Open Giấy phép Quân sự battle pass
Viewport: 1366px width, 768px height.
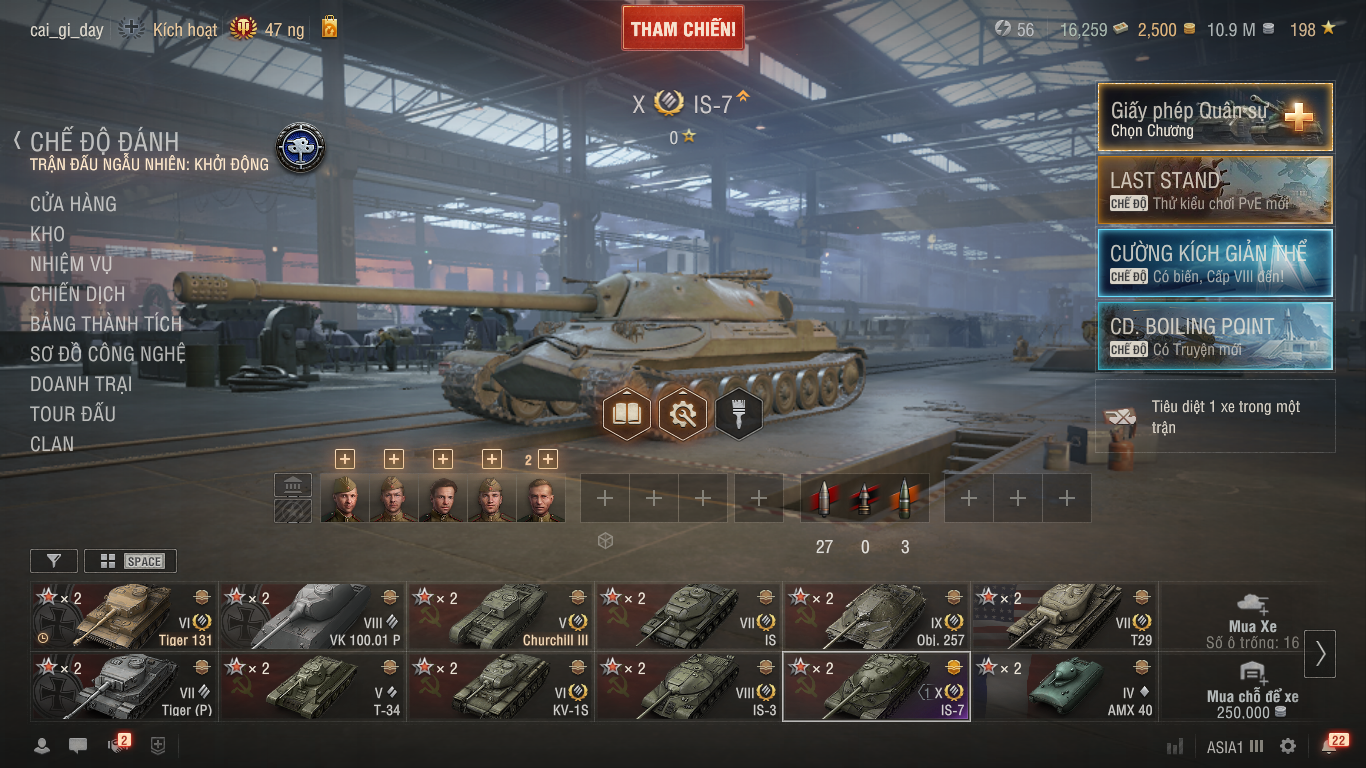point(1215,117)
